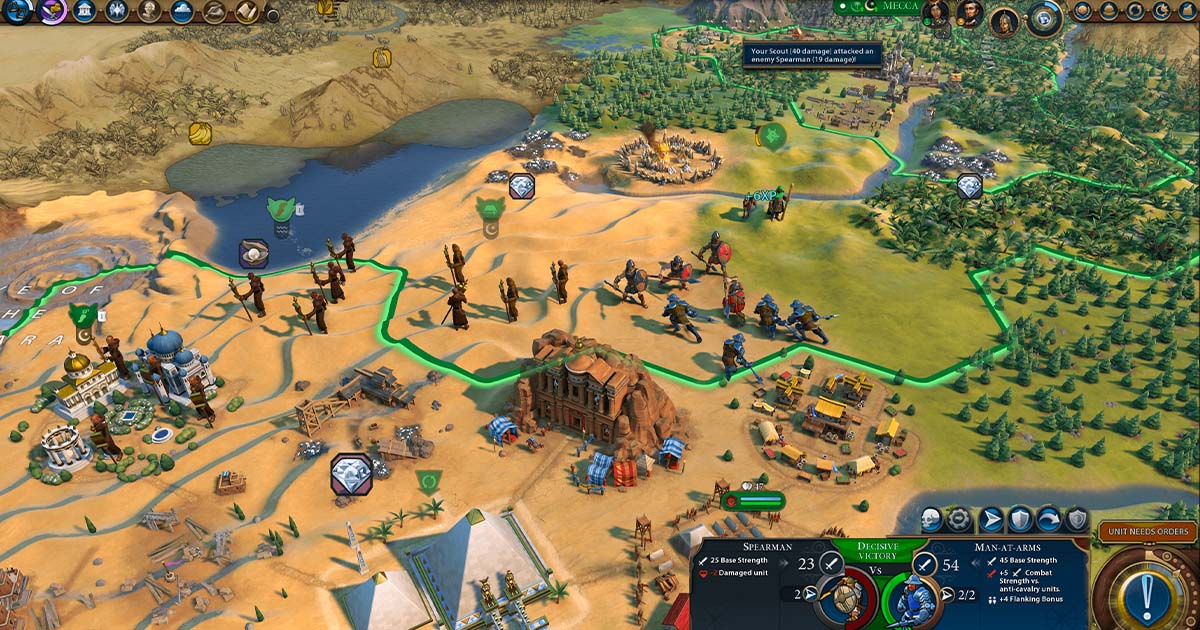Open the great people bust icon
This screenshot has width=1200, height=630.
pyautogui.click(x=149, y=11)
